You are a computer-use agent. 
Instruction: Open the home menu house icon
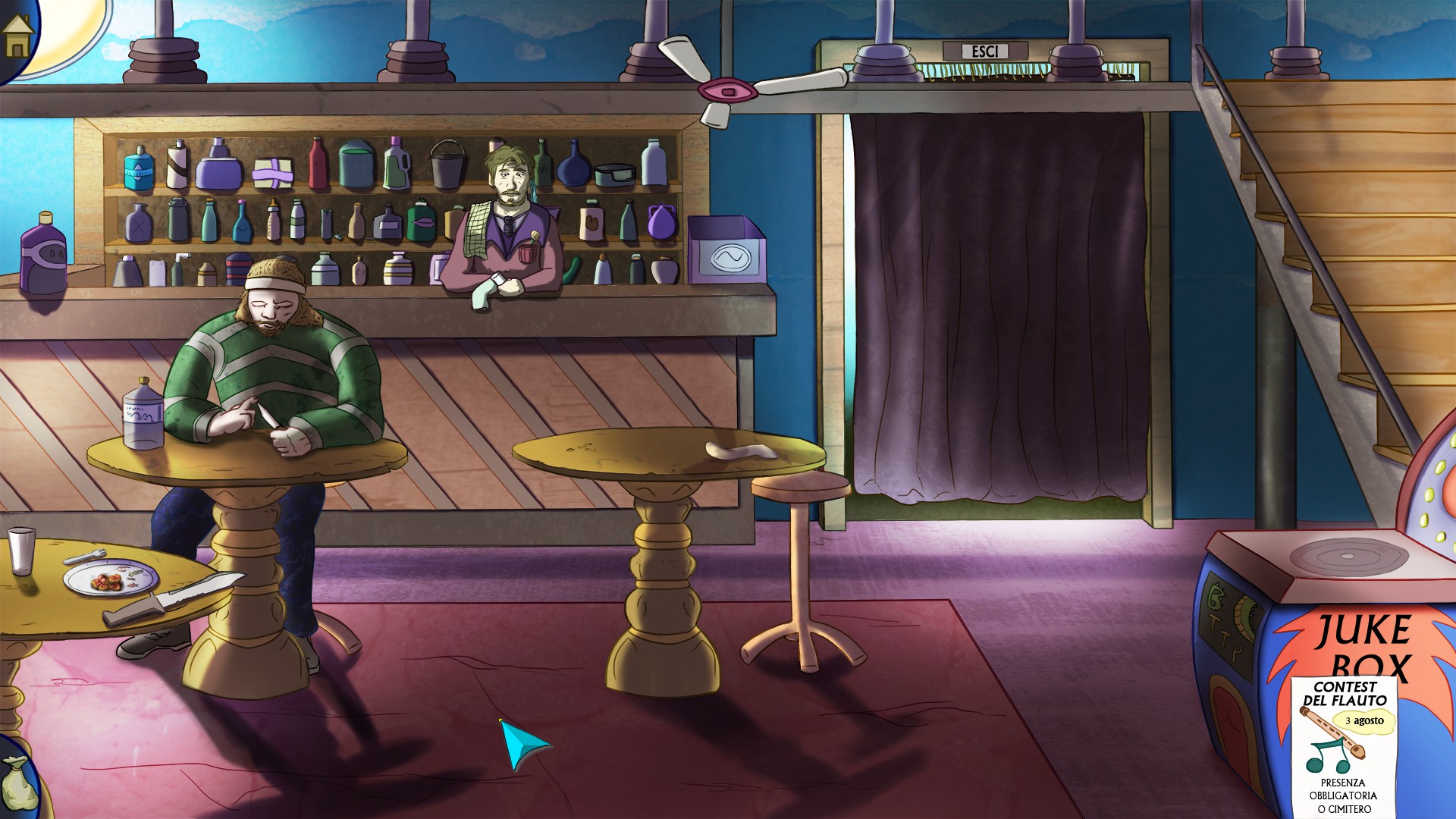coord(17,36)
